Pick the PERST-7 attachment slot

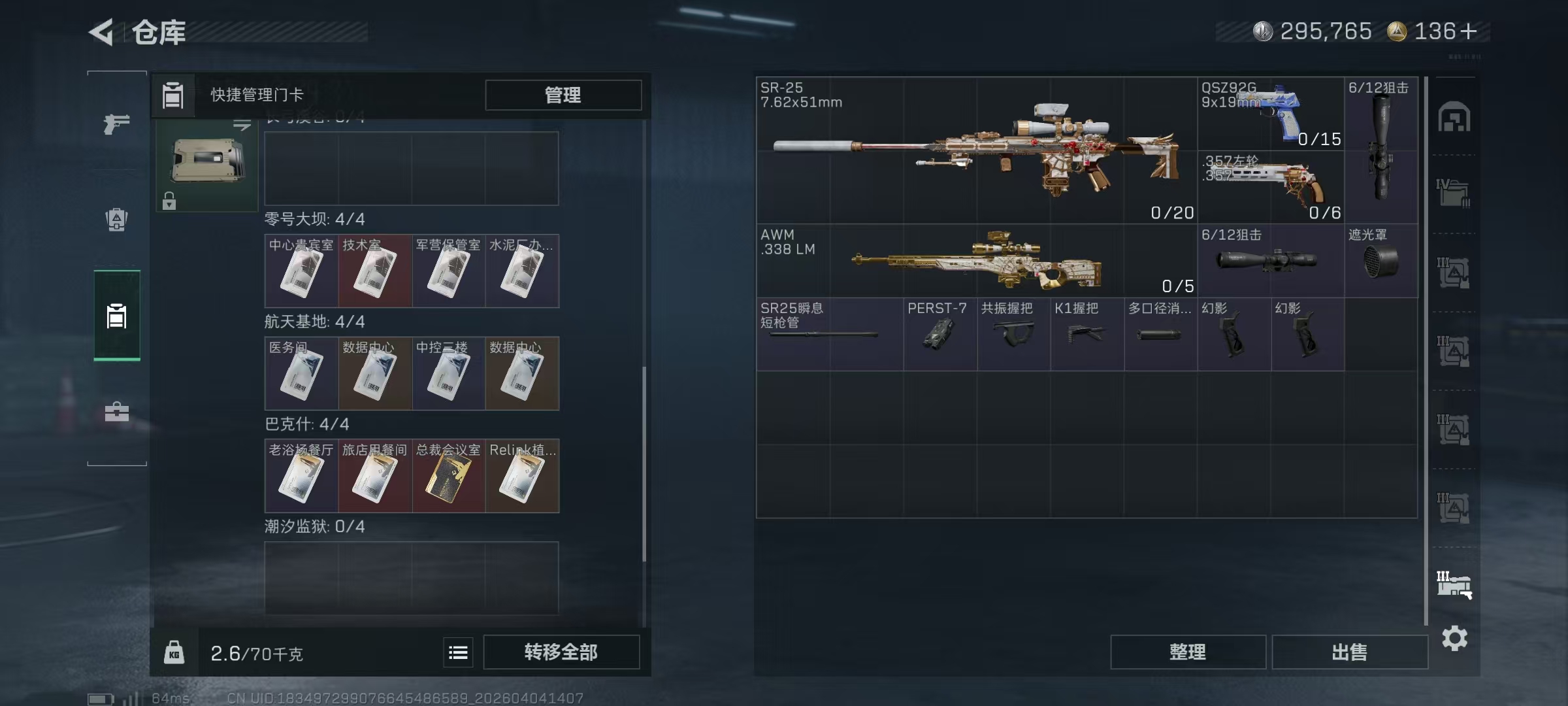pyautogui.click(x=939, y=335)
